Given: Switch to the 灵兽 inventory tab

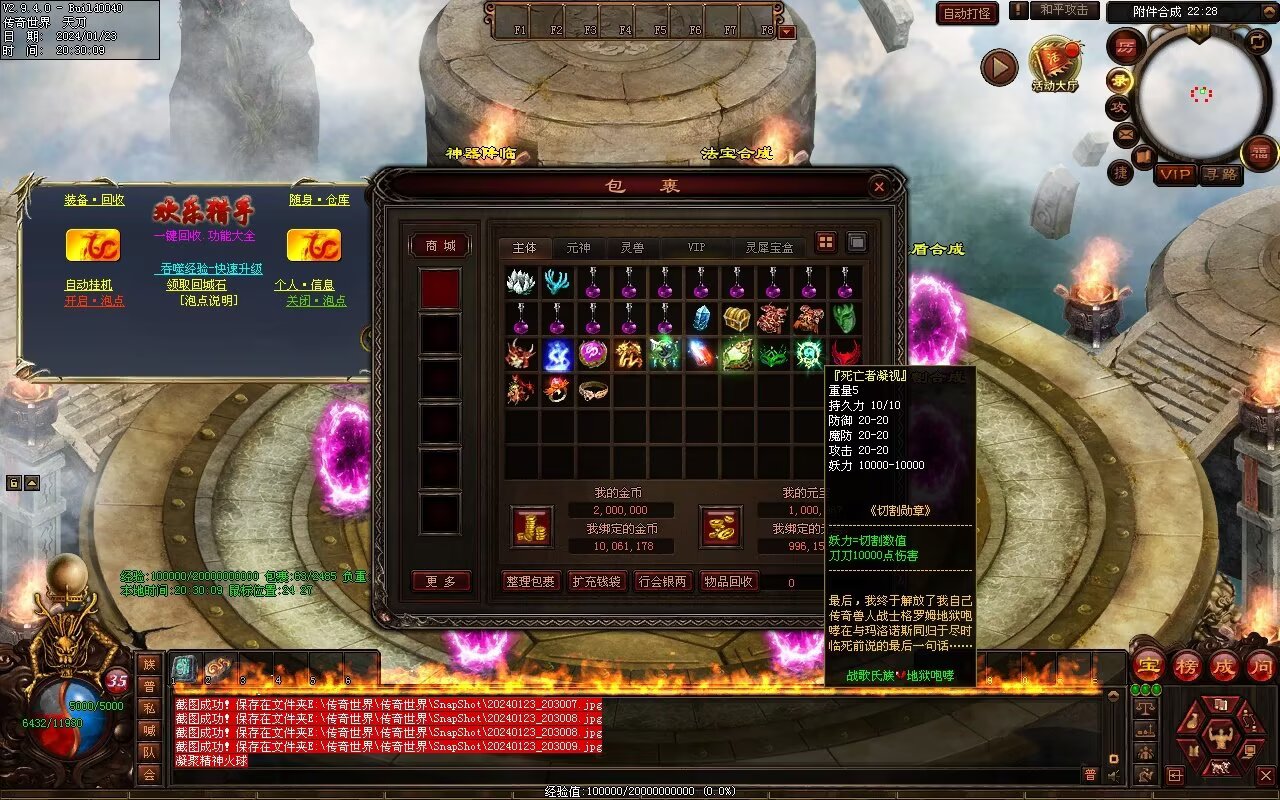Looking at the screenshot, I should click(x=632, y=247).
